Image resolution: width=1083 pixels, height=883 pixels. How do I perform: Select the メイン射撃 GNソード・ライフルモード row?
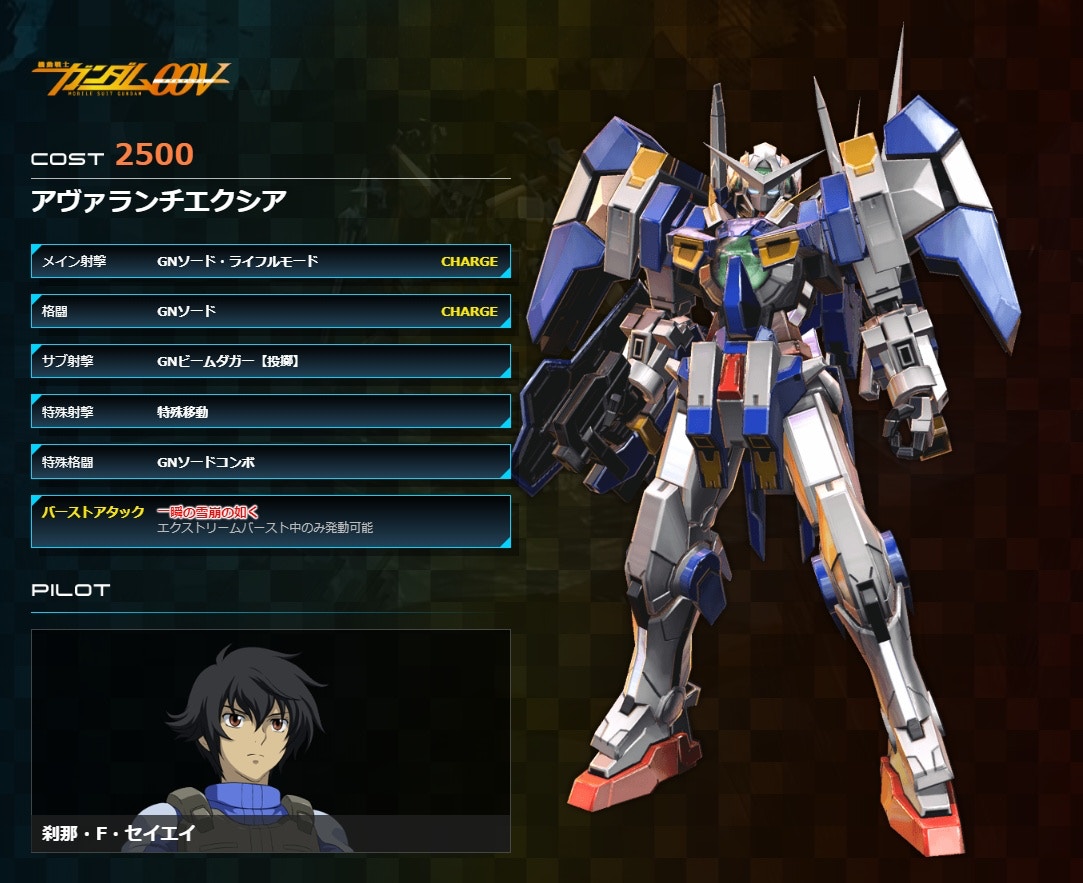(x=270, y=261)
